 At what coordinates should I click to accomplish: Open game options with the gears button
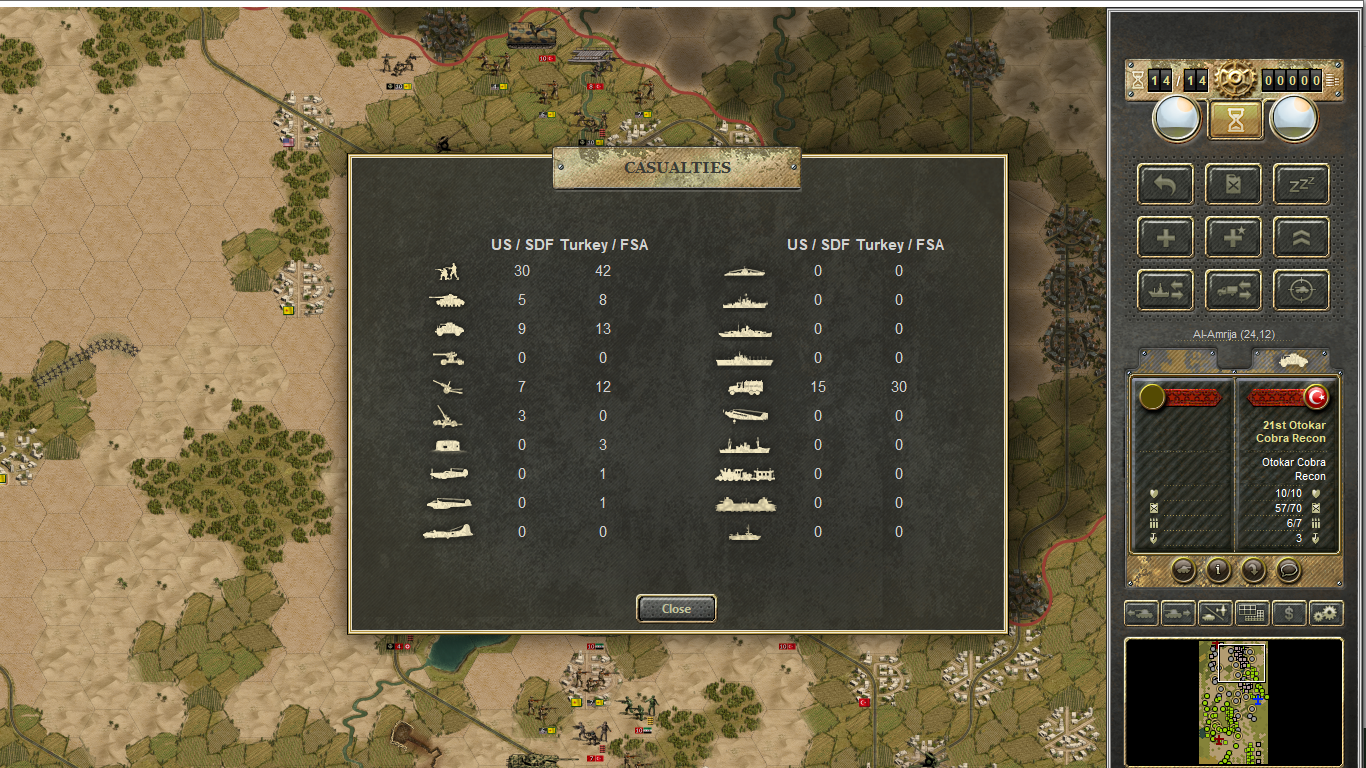[1326, 613]
